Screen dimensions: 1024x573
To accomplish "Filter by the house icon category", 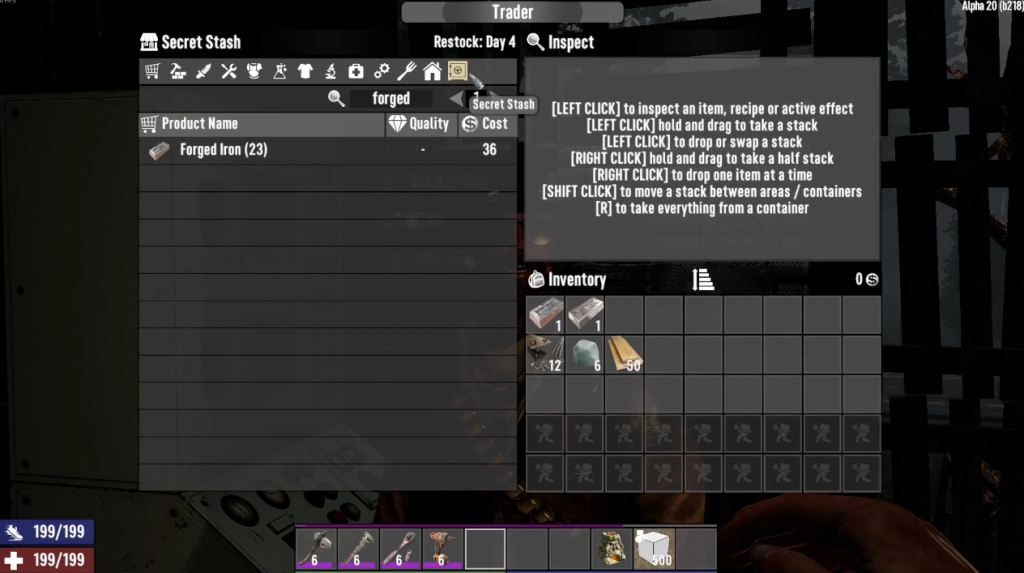I will coord(432,71).
